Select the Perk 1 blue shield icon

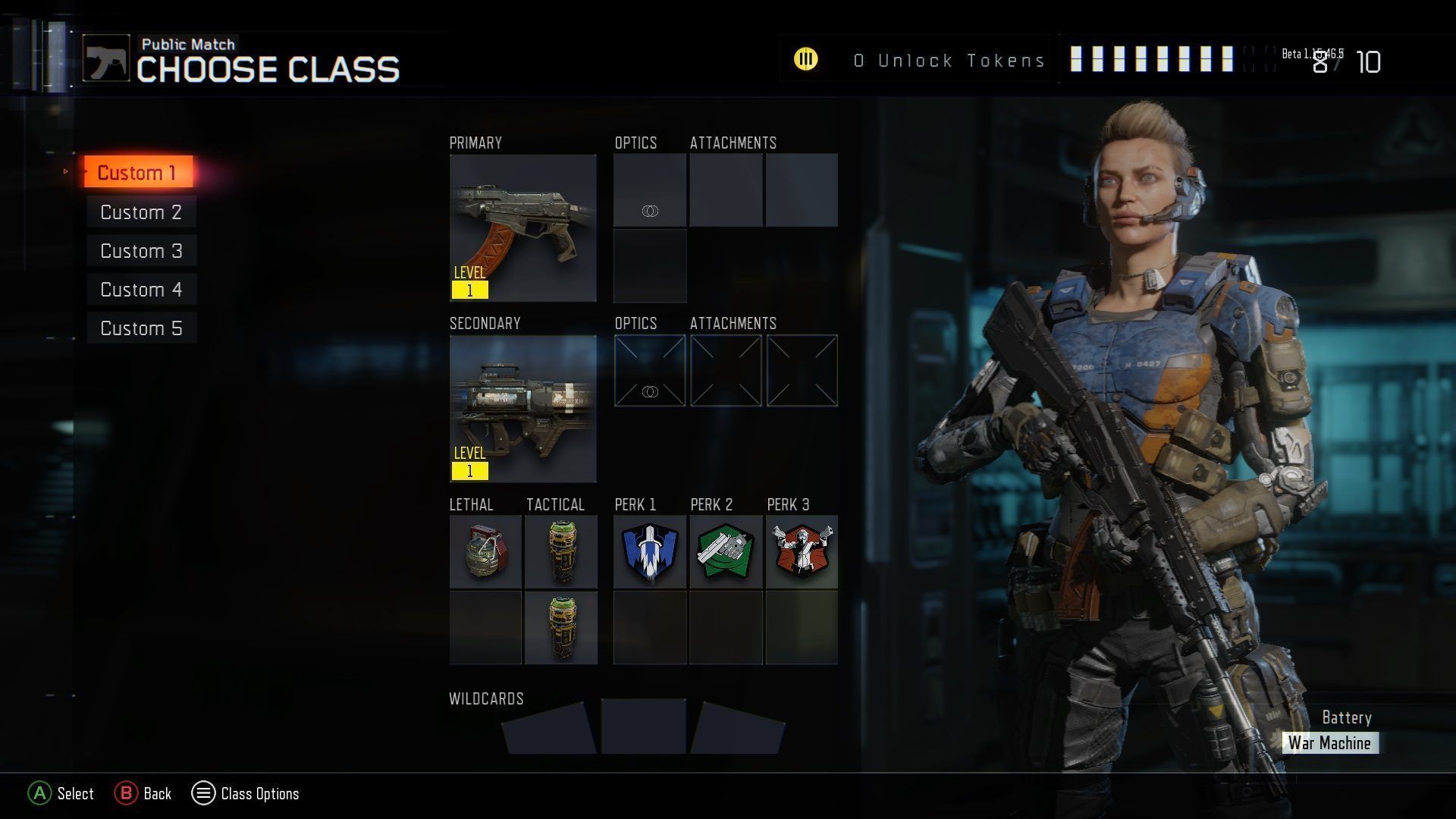[x=650, y=552]
